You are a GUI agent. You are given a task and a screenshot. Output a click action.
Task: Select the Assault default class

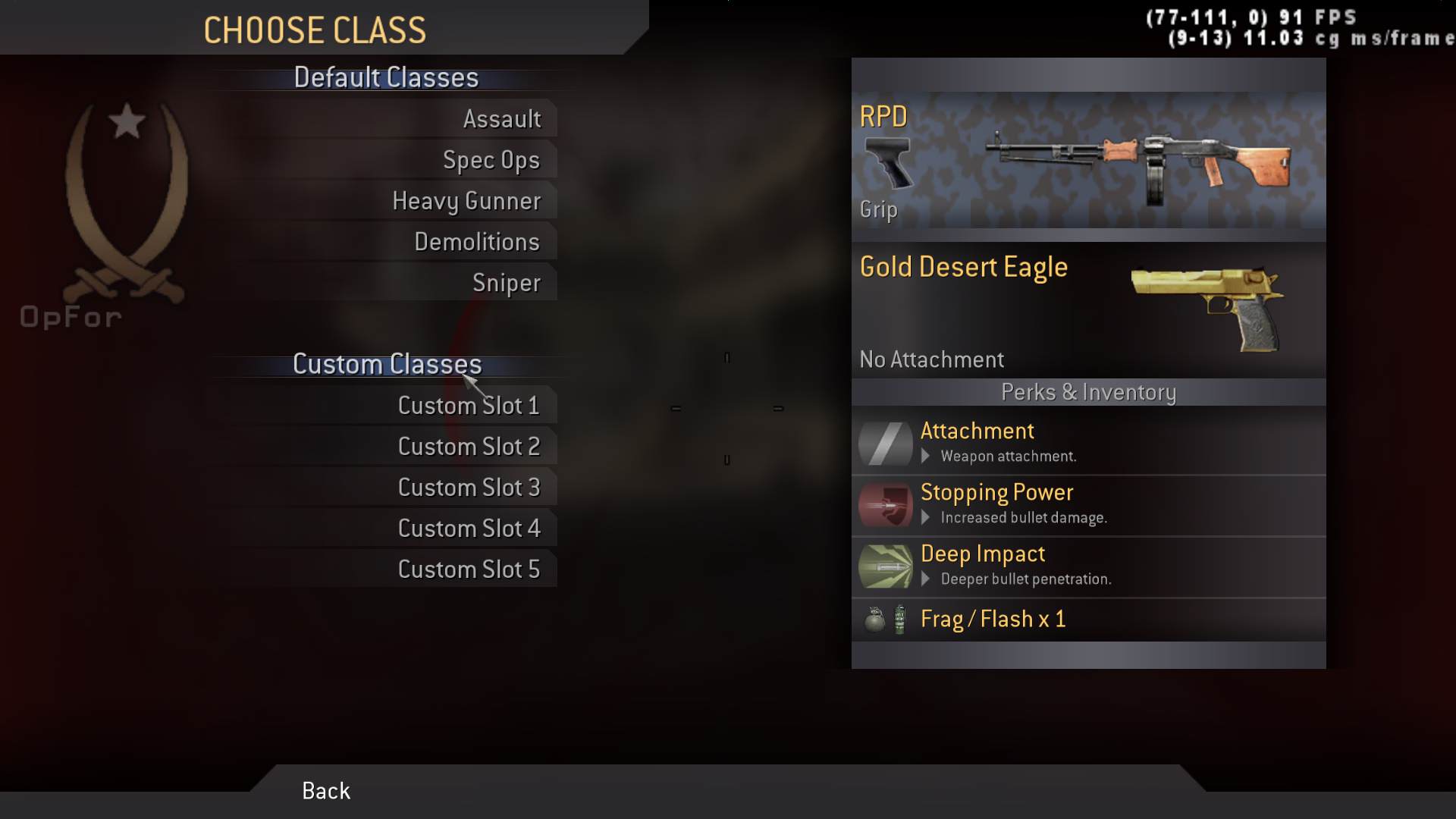coord(501,119)
